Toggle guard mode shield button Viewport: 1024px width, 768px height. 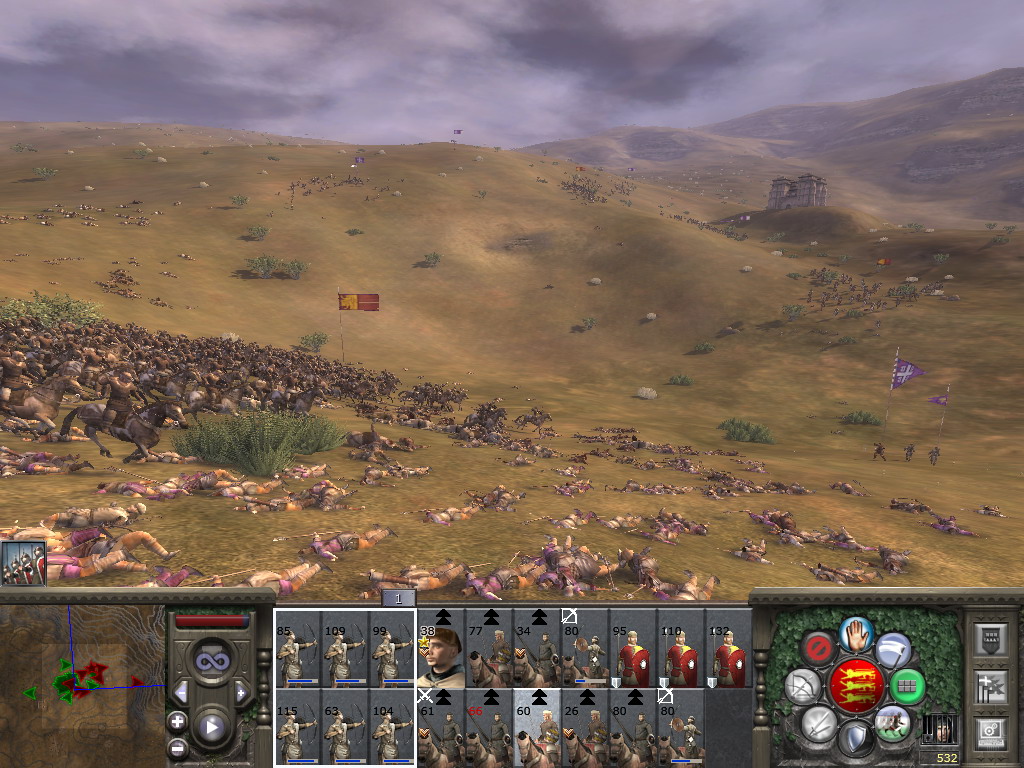tap(856, 740)
